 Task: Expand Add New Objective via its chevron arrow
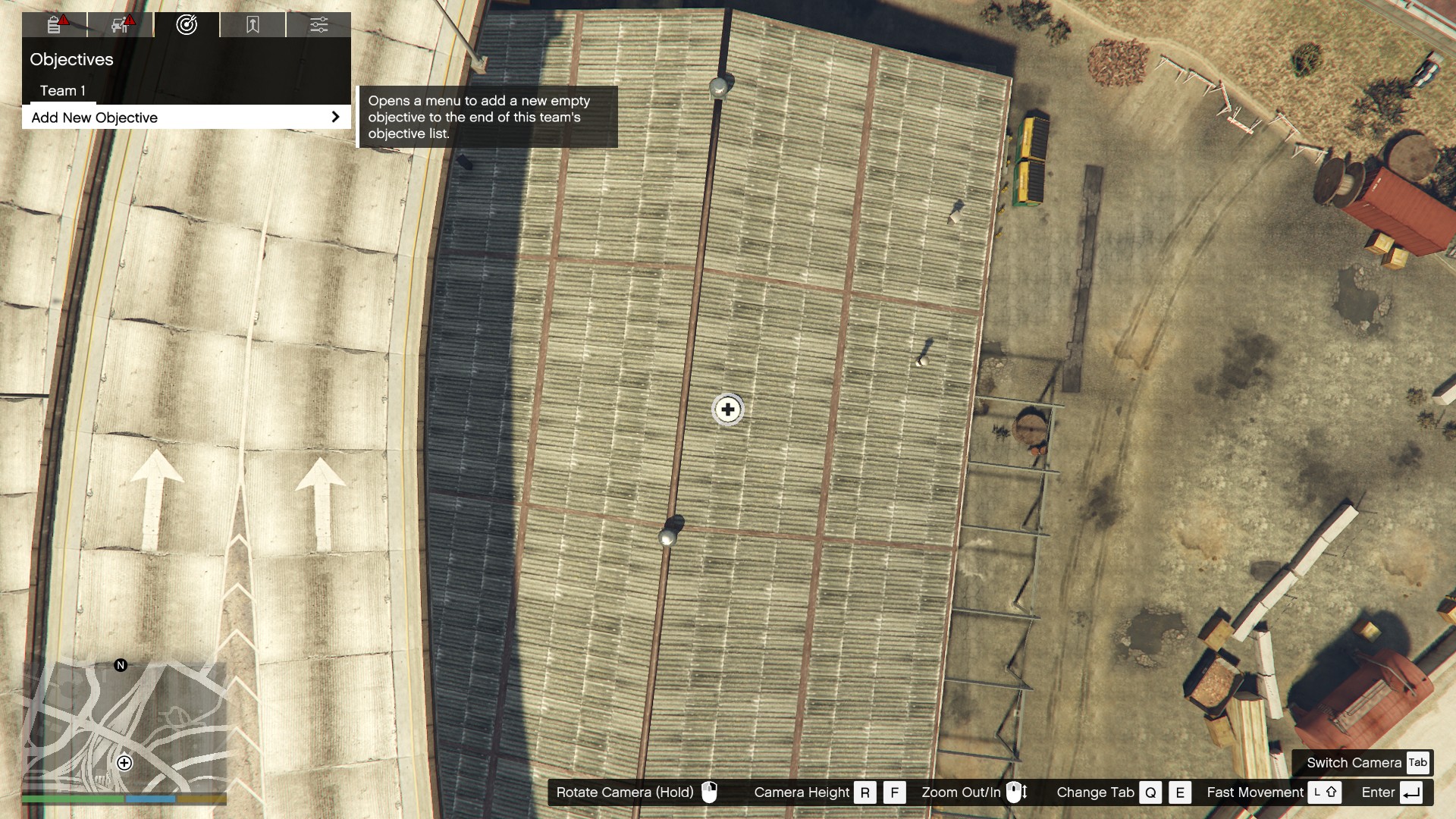click(x=336, y=116)
